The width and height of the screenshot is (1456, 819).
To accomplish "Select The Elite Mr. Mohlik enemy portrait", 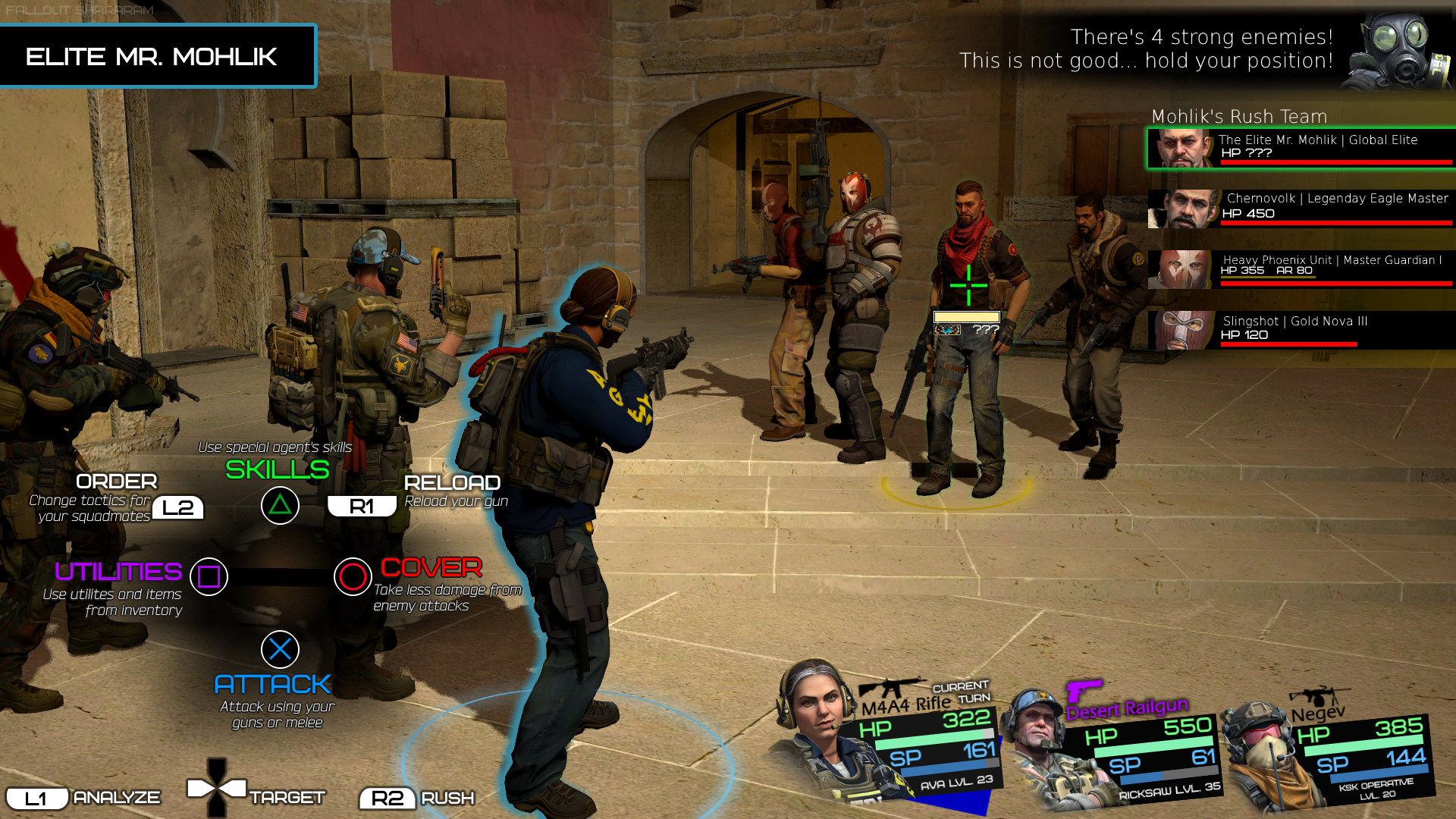I will click(1179, 149).
